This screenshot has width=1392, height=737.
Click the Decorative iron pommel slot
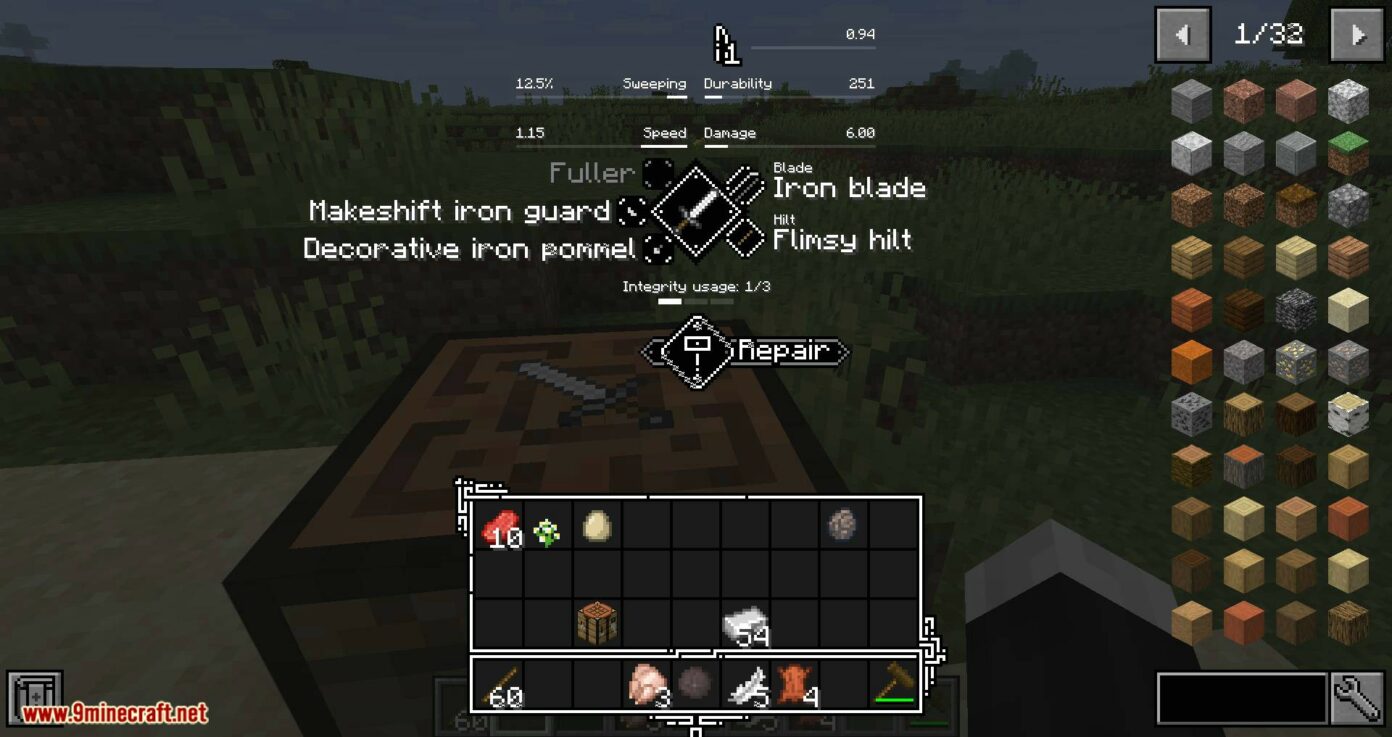click(657, 248)
